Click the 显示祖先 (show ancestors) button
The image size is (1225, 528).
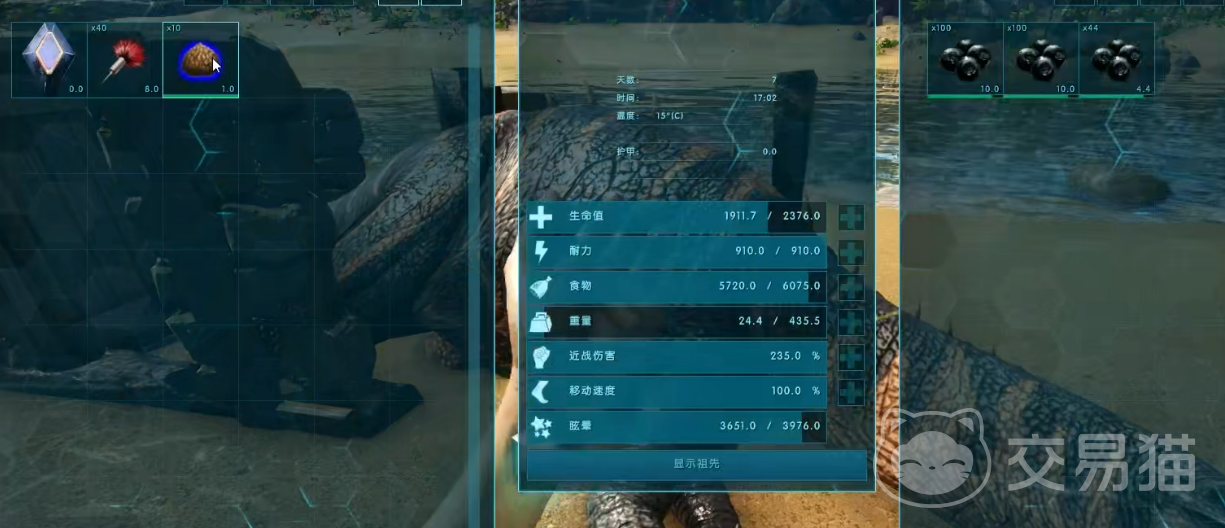[x=696, y=464]
